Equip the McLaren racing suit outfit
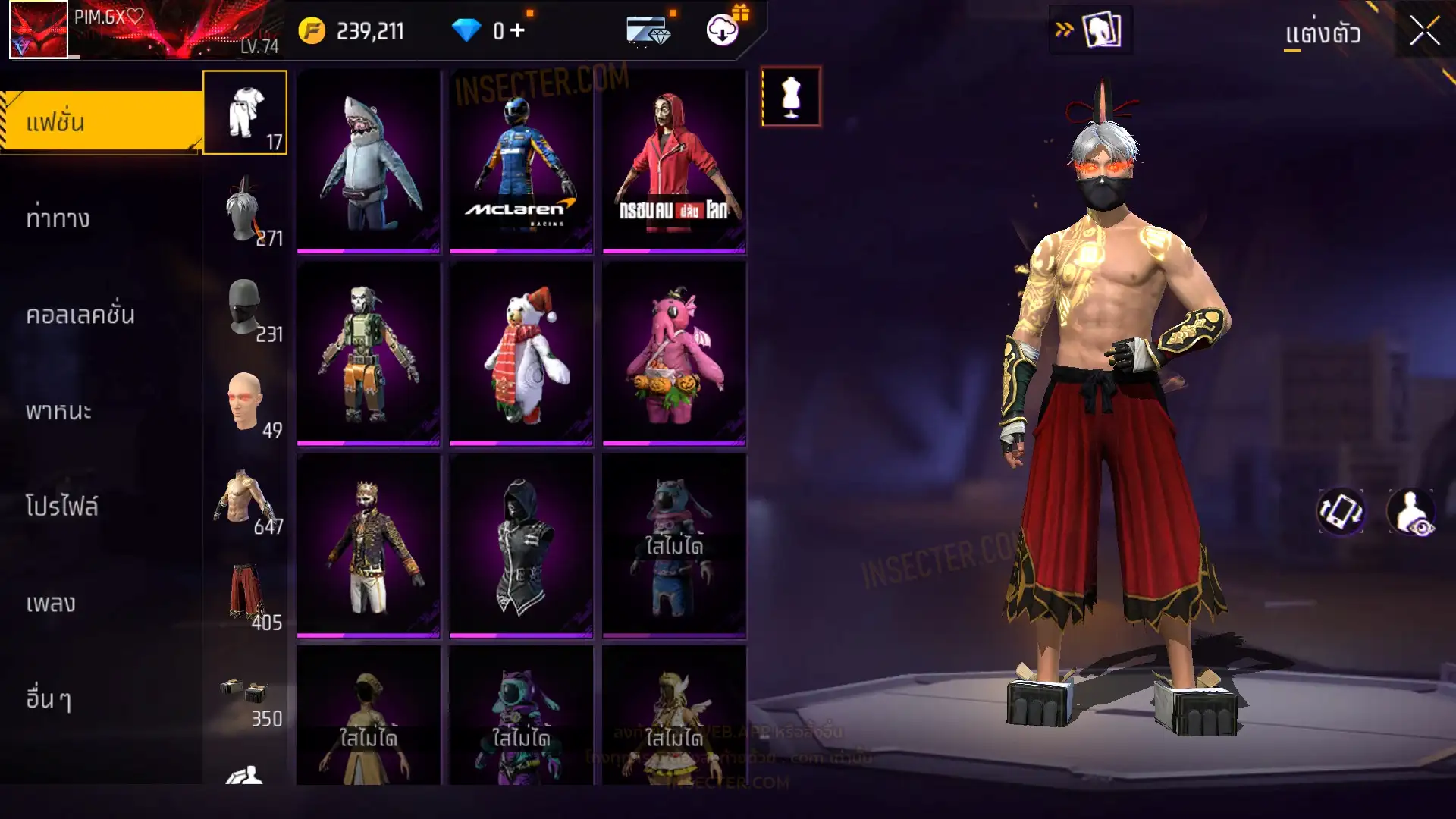The height and width of the screenshot is (819, 1456). pos(522,162)
